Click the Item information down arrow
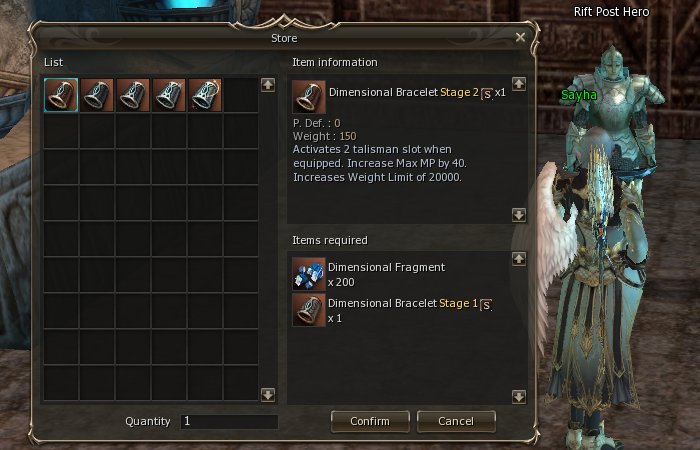 518,214
